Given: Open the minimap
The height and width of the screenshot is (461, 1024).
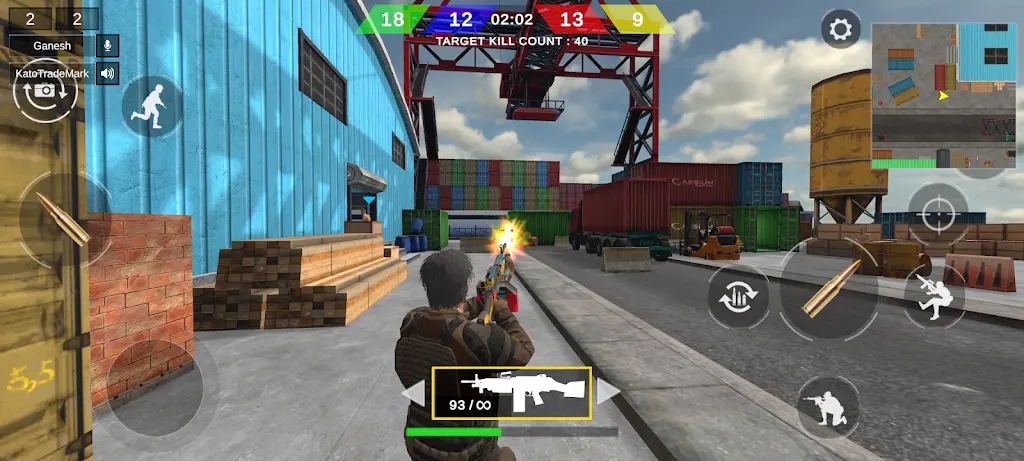Looking at the screenshot, I should click(x=942, y=95).
